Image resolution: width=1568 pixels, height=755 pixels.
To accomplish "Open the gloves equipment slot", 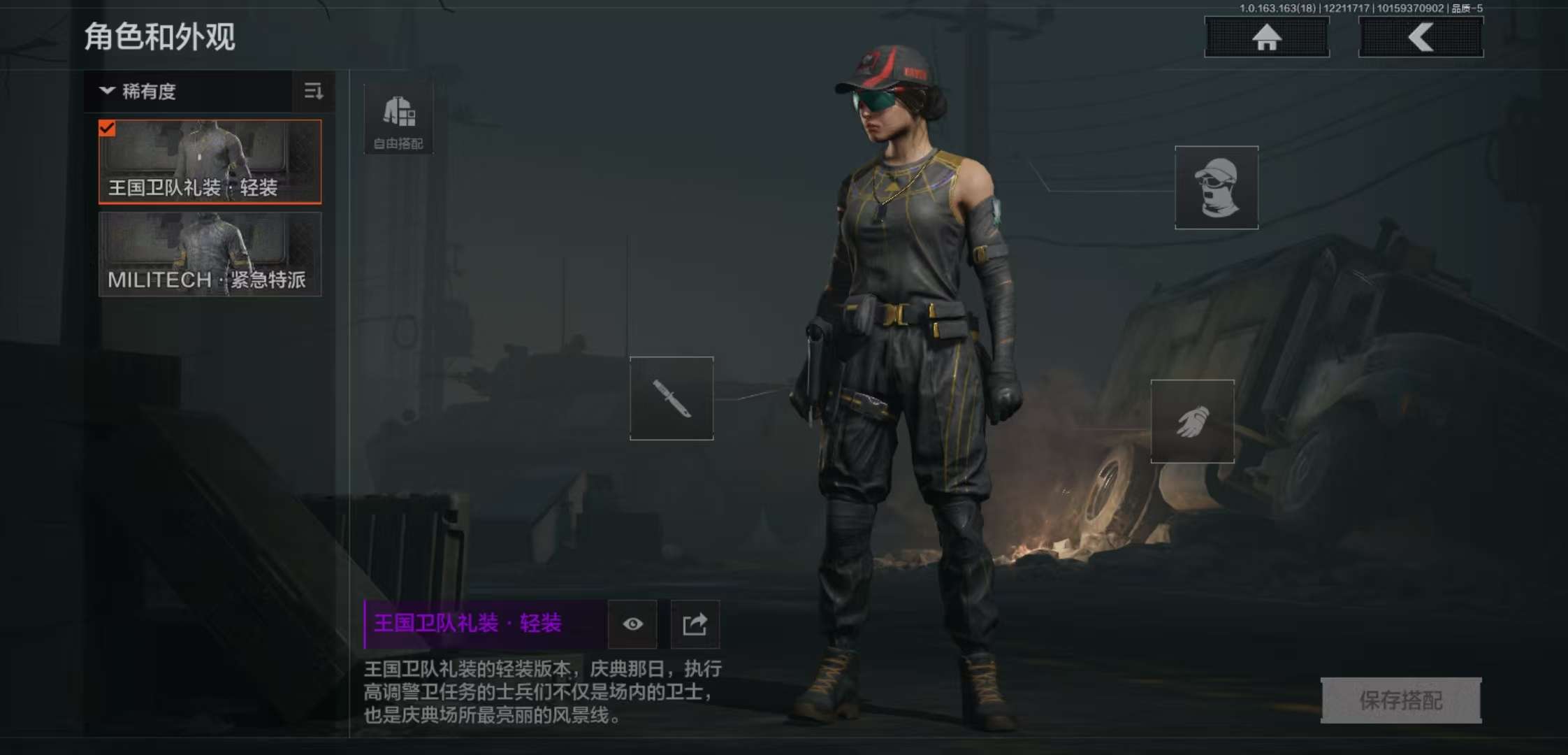I will (1192, 422).
